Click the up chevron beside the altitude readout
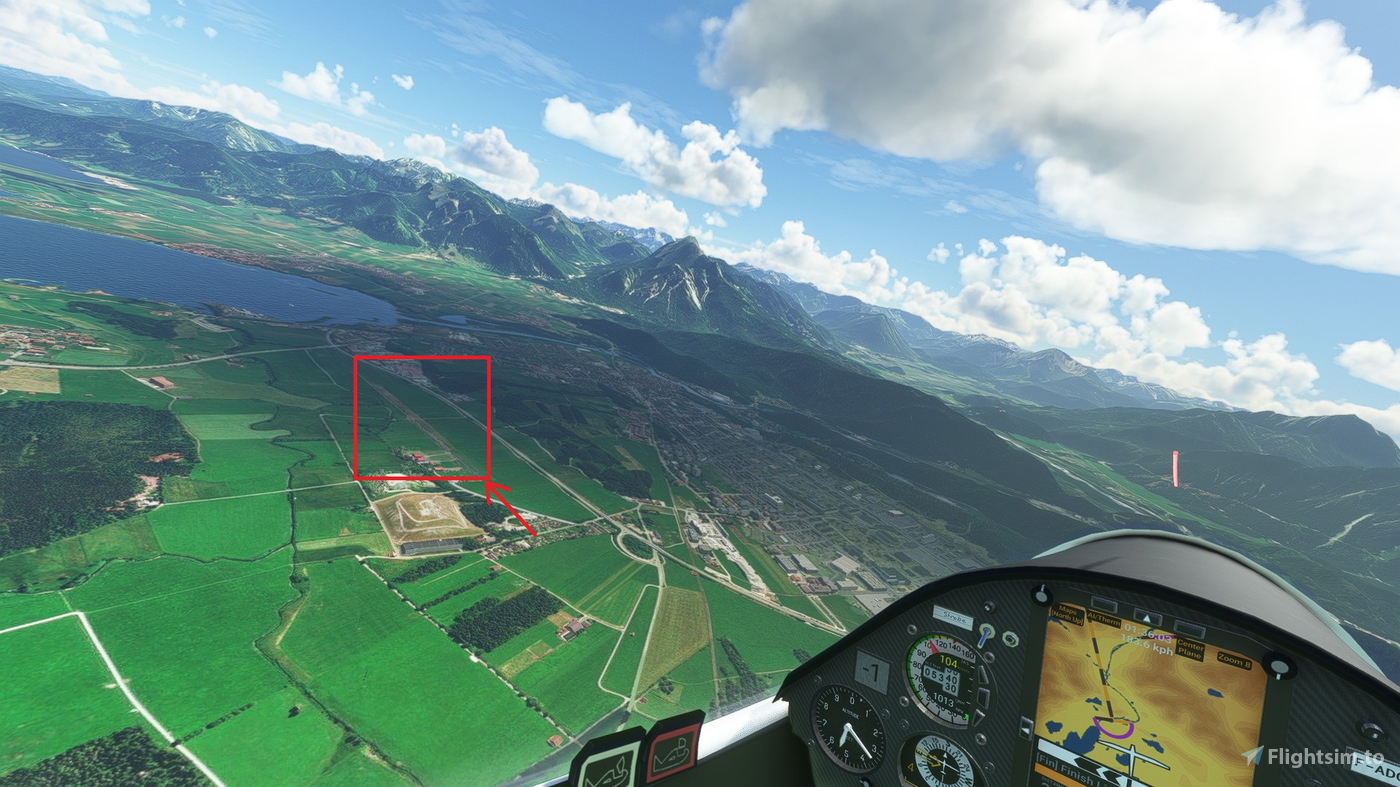Viewport: 1400px width, 787px height. [x=982, y=672]
